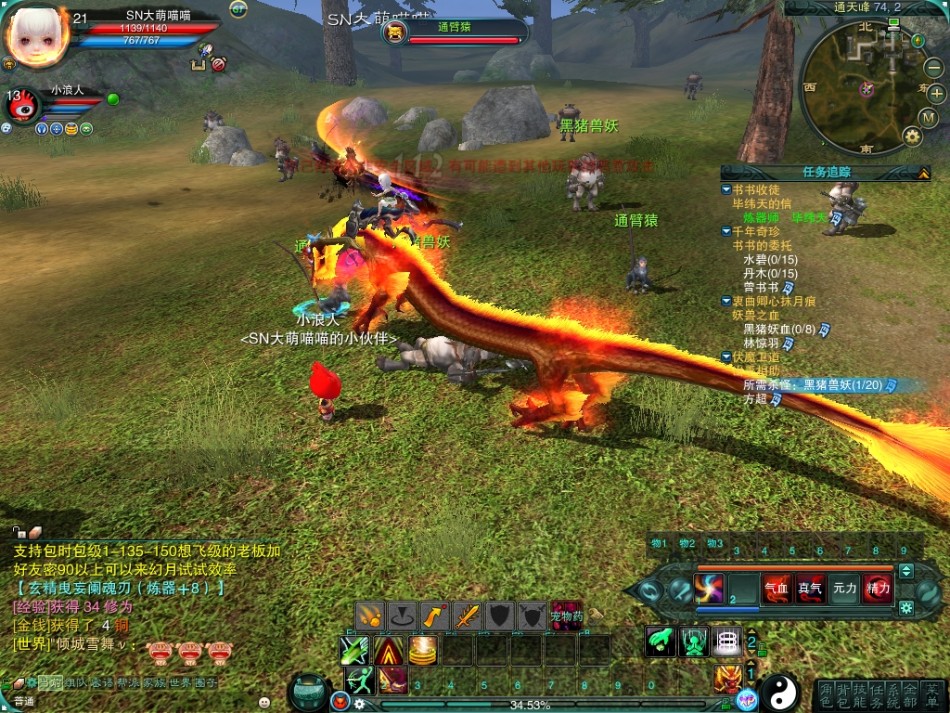Open minimap settings gear
This screenshot has height=713, width=950.
pos(912,135)
